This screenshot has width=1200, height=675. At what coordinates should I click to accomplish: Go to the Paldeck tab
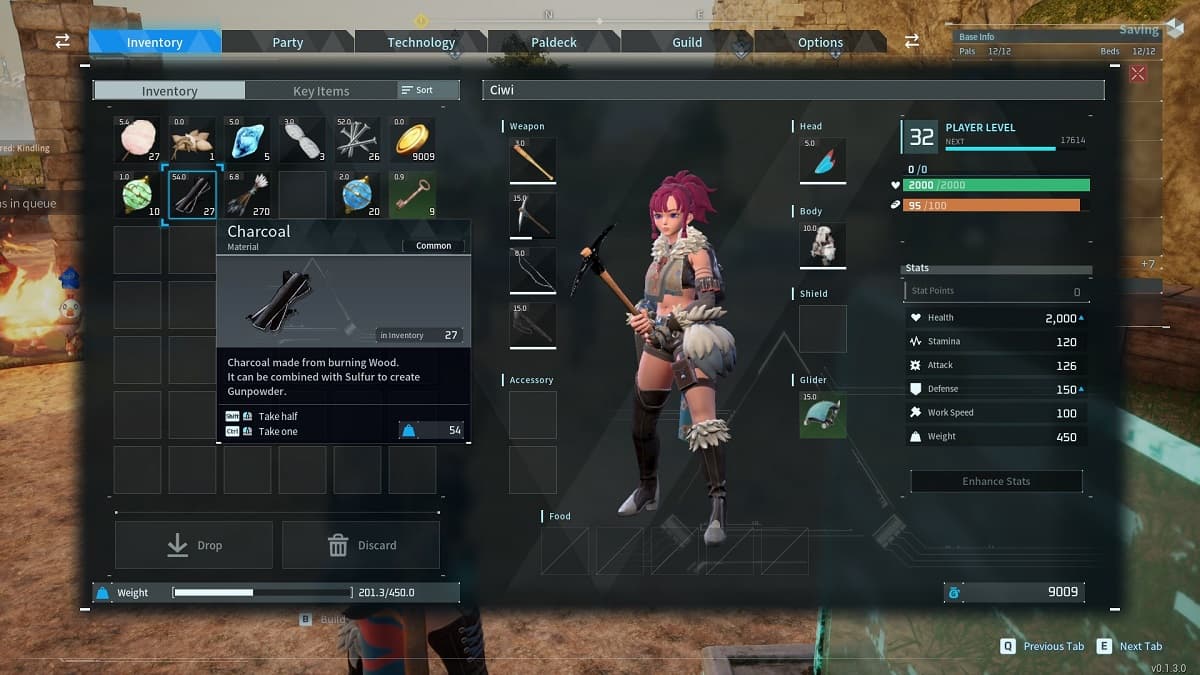[554, 42]
